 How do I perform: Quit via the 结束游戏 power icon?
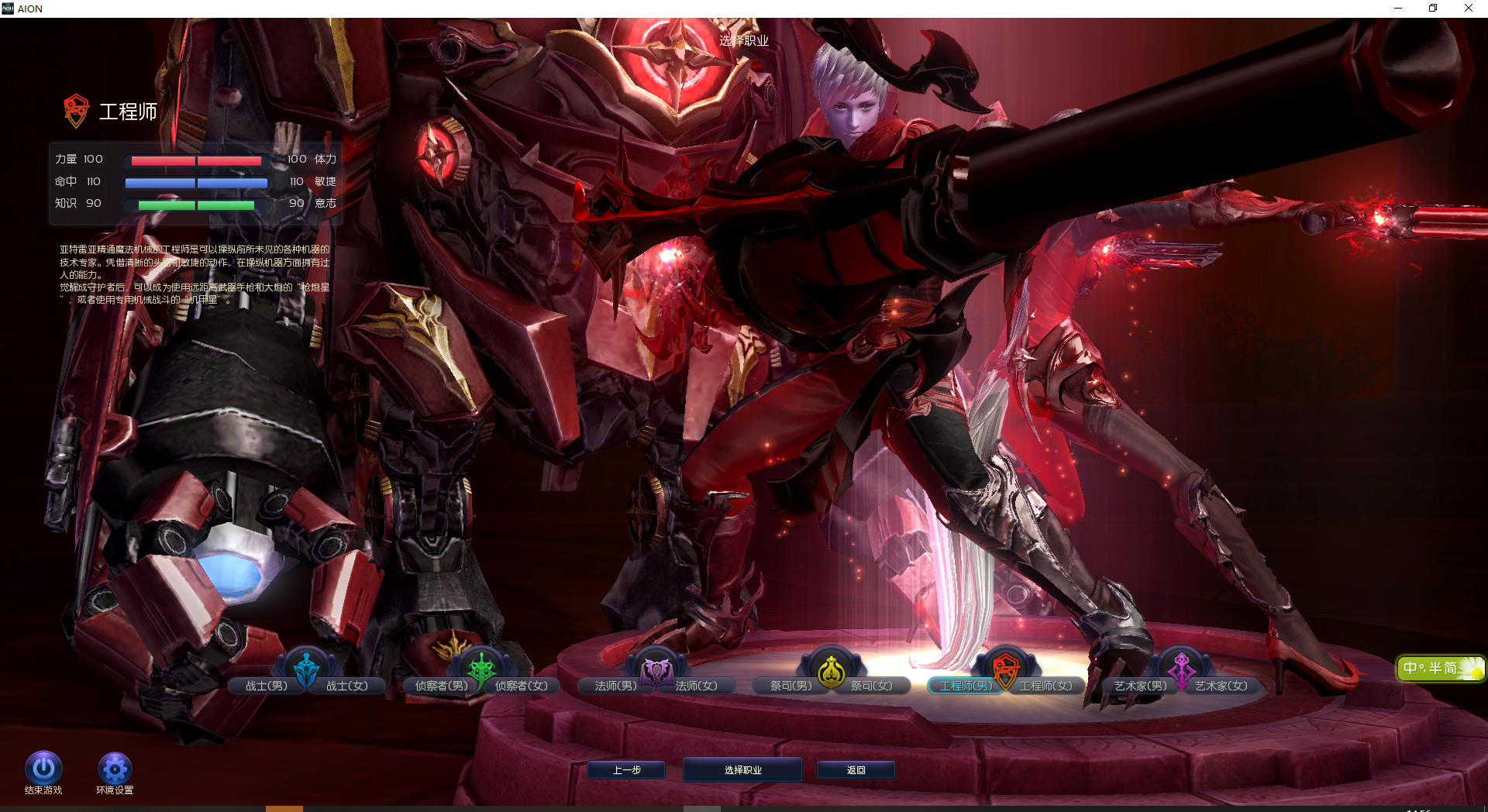(x=43, y=769)
